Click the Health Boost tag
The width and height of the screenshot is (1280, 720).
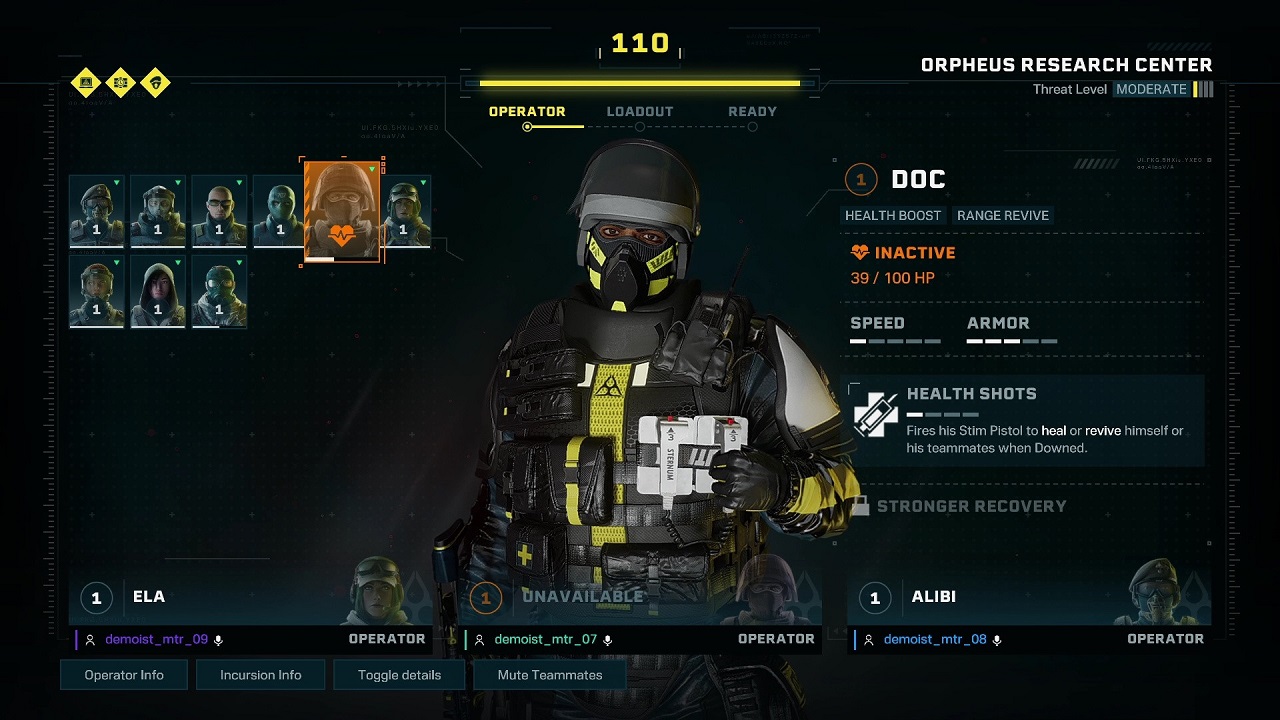pos(893,215)
